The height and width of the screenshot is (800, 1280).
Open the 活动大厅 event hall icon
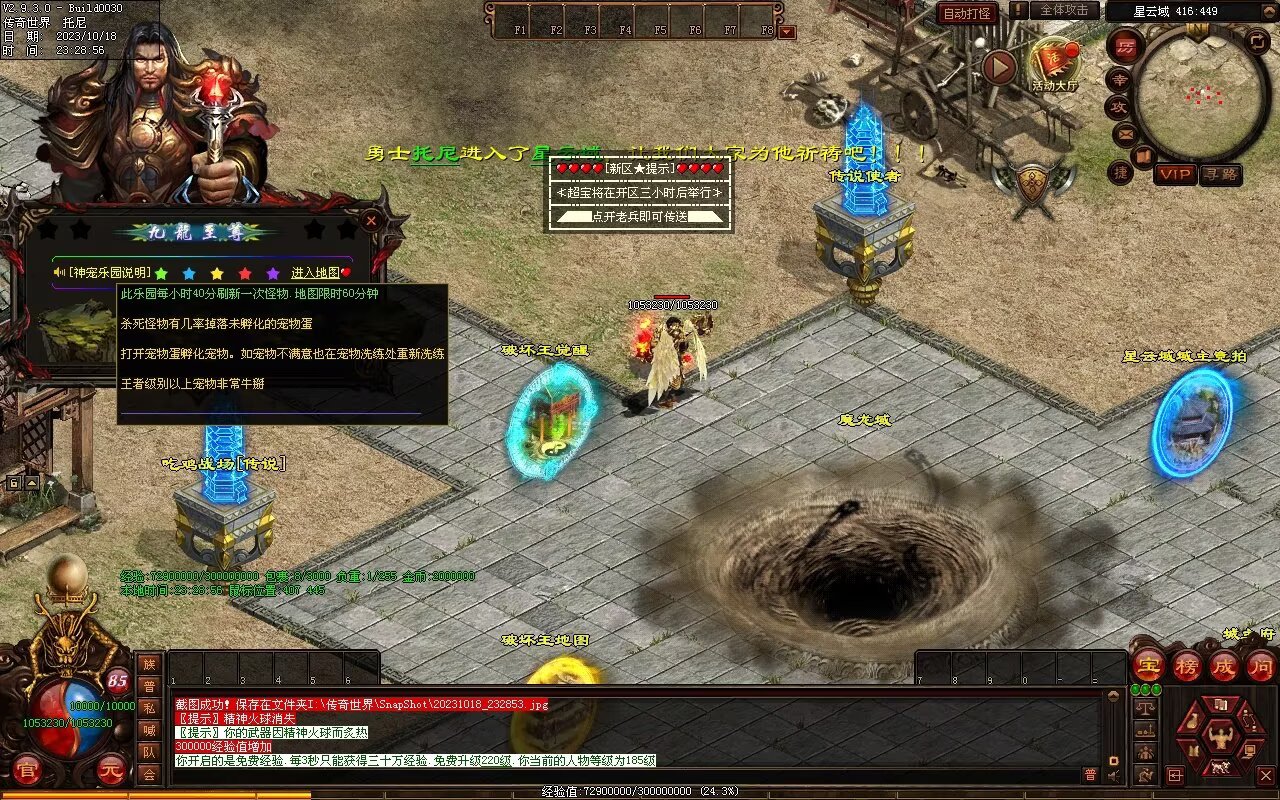(1055, 63)
